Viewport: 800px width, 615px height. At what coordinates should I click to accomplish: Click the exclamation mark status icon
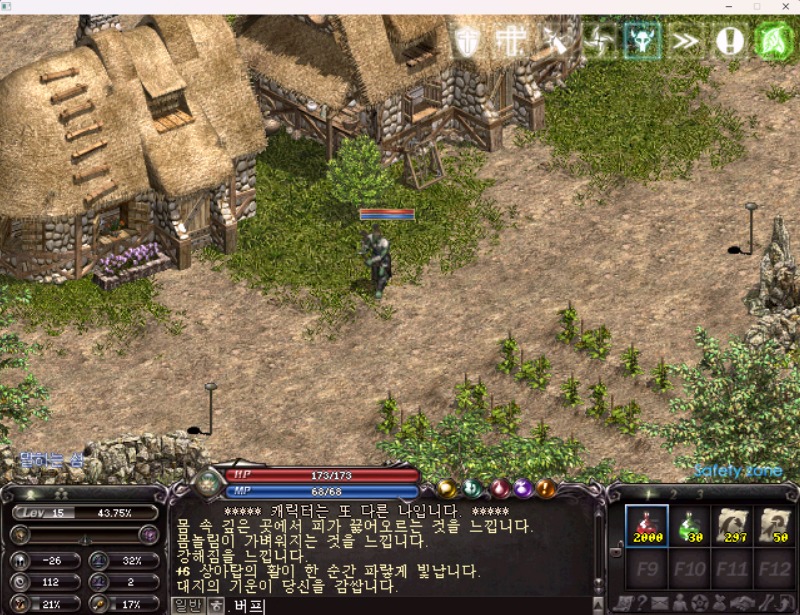(729, 41)
